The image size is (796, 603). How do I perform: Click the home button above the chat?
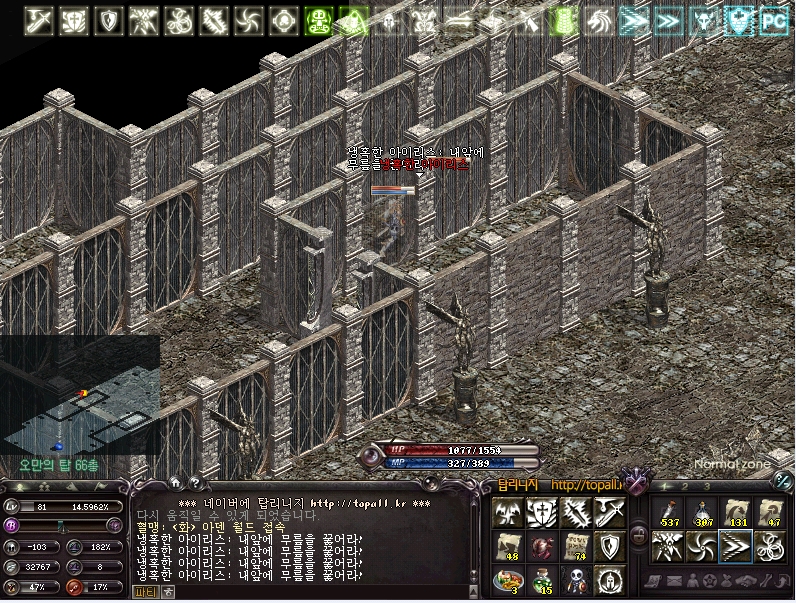[x=175, y=483]
